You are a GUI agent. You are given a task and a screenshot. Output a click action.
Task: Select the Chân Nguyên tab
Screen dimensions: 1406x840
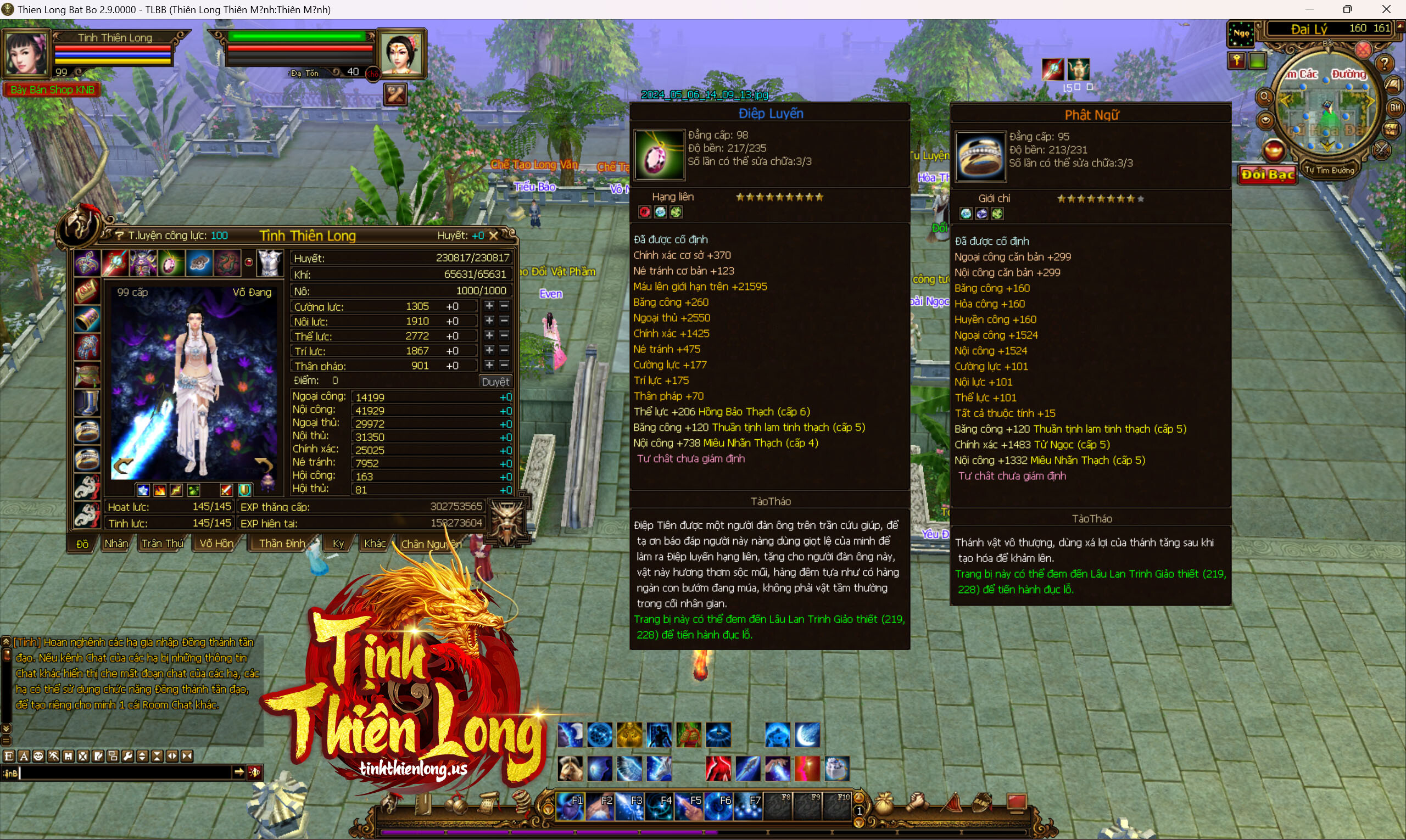click(432, 544)
